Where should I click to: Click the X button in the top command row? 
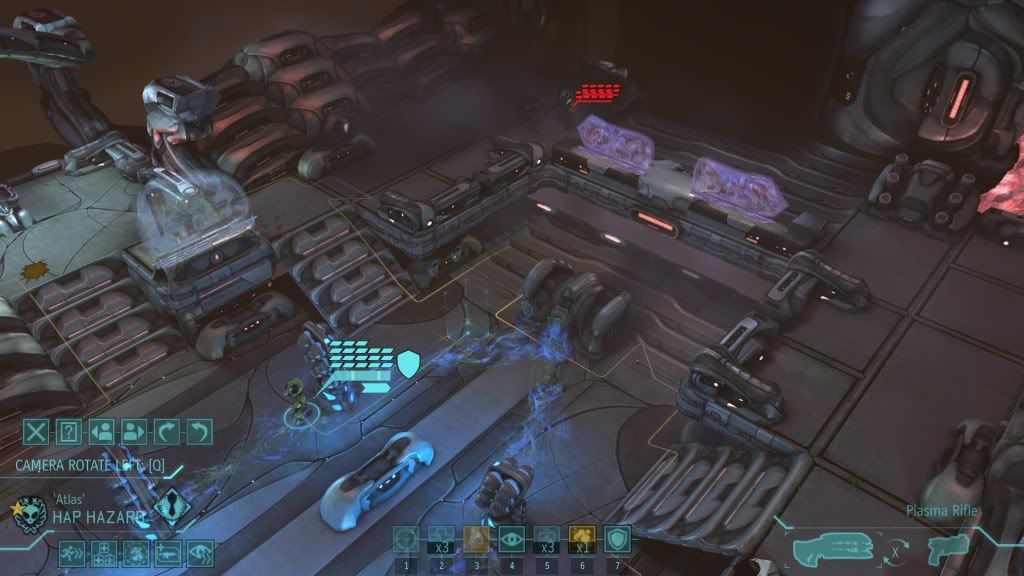click(x=37, y=432)
